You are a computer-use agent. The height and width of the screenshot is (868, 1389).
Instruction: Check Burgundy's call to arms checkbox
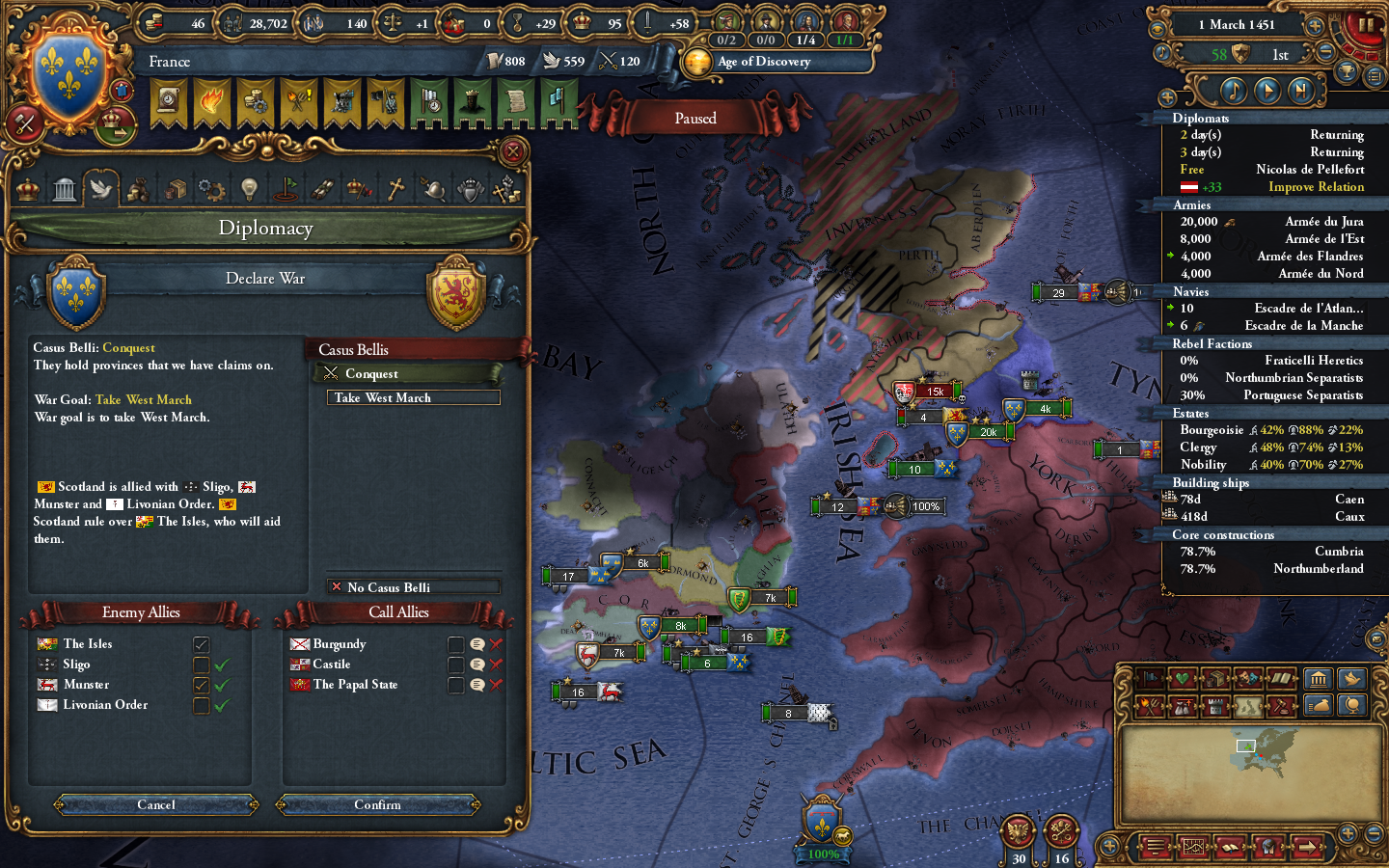(456, 644)
